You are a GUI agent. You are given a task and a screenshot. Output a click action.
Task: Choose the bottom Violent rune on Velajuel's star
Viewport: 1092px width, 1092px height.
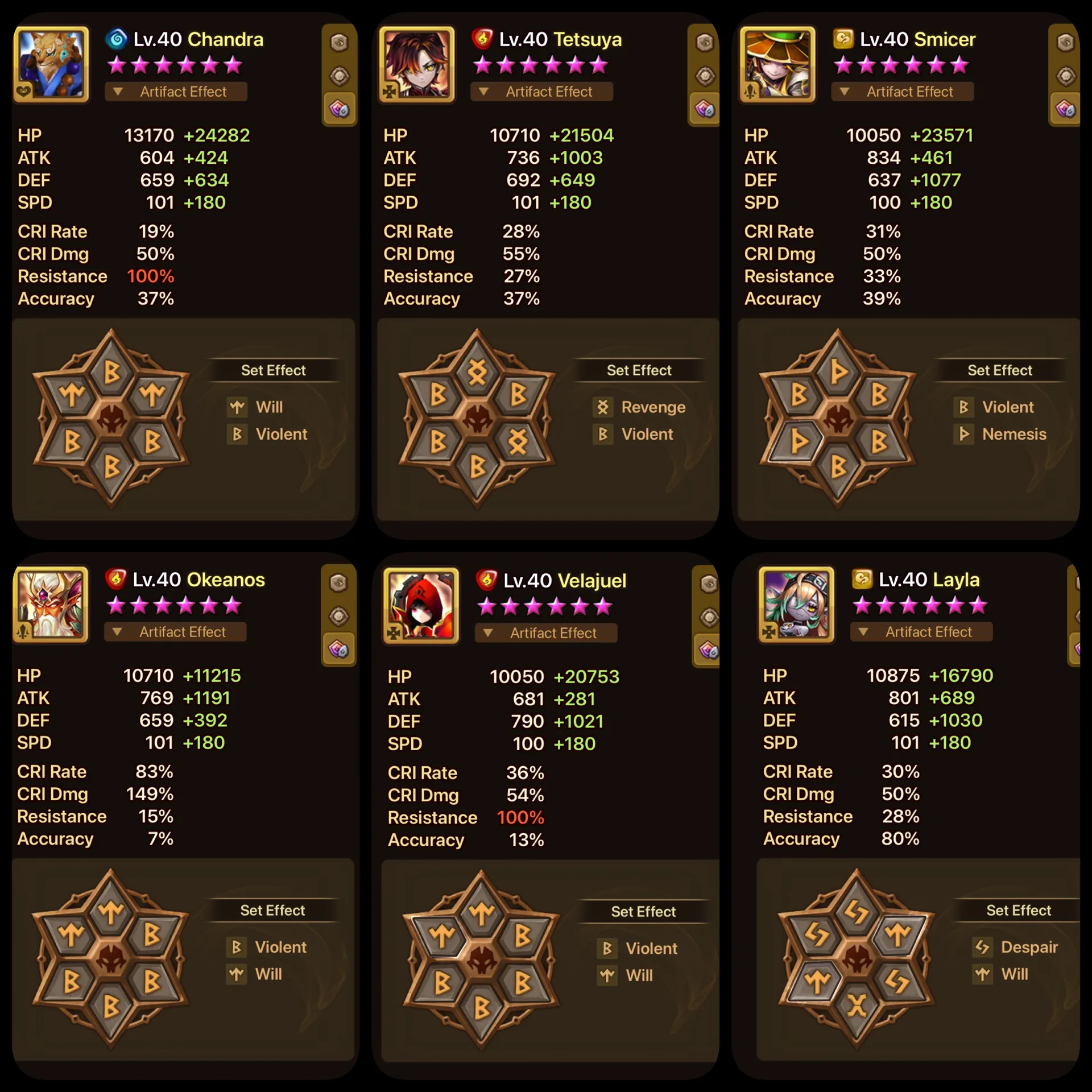(482, 1008)
